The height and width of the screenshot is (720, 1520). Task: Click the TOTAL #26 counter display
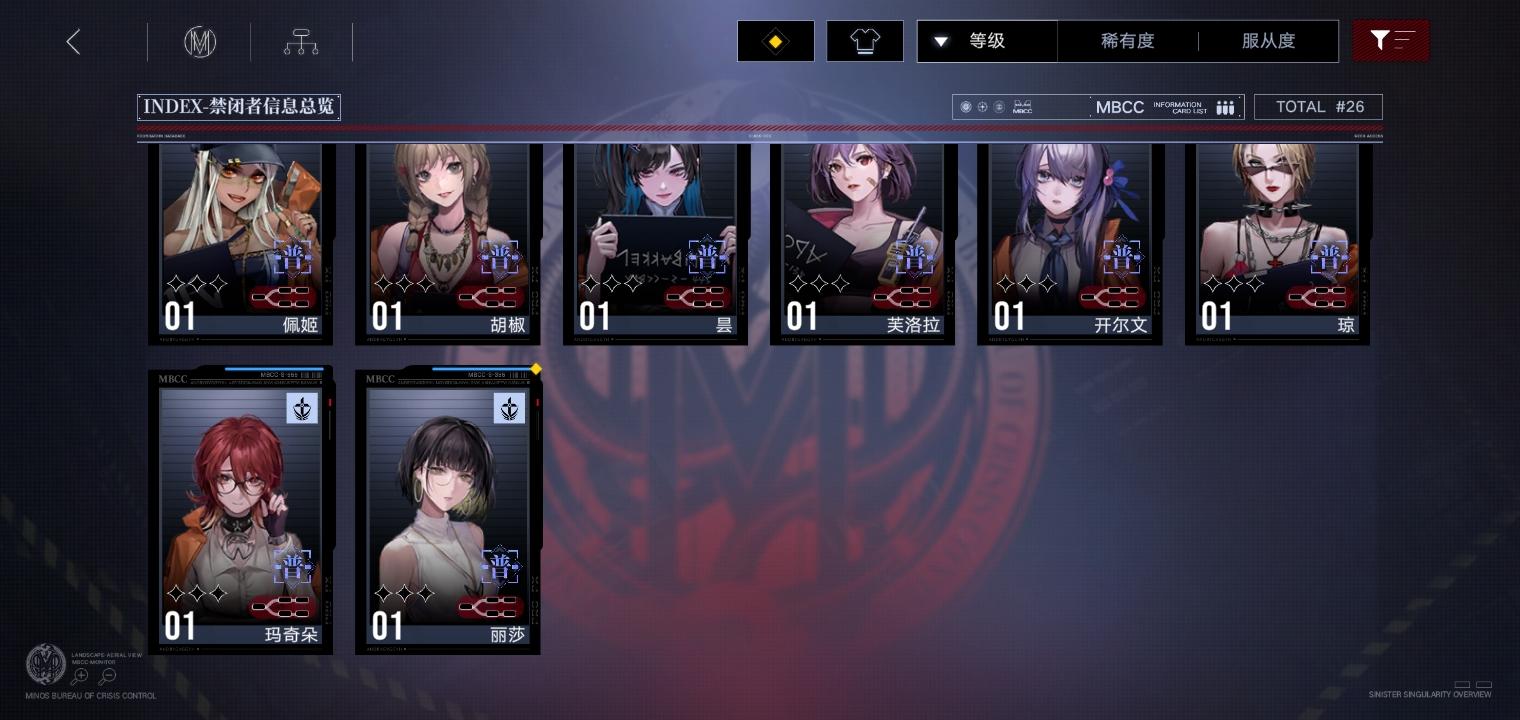[1318, 106]
